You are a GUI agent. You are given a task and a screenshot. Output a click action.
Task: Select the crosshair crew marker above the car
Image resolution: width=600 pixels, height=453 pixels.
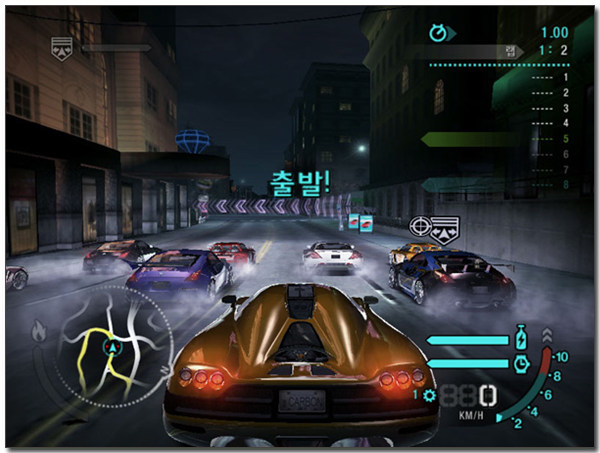click(421, 228)
